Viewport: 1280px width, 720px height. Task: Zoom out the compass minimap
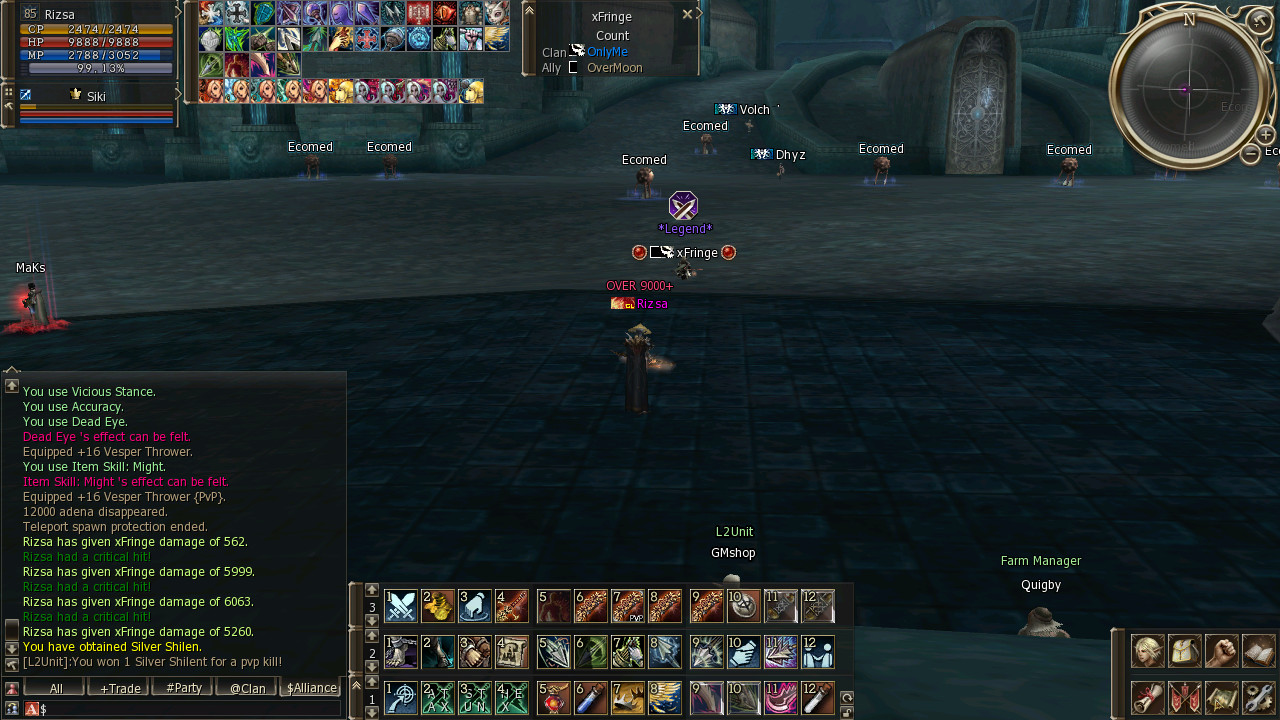1250,153
